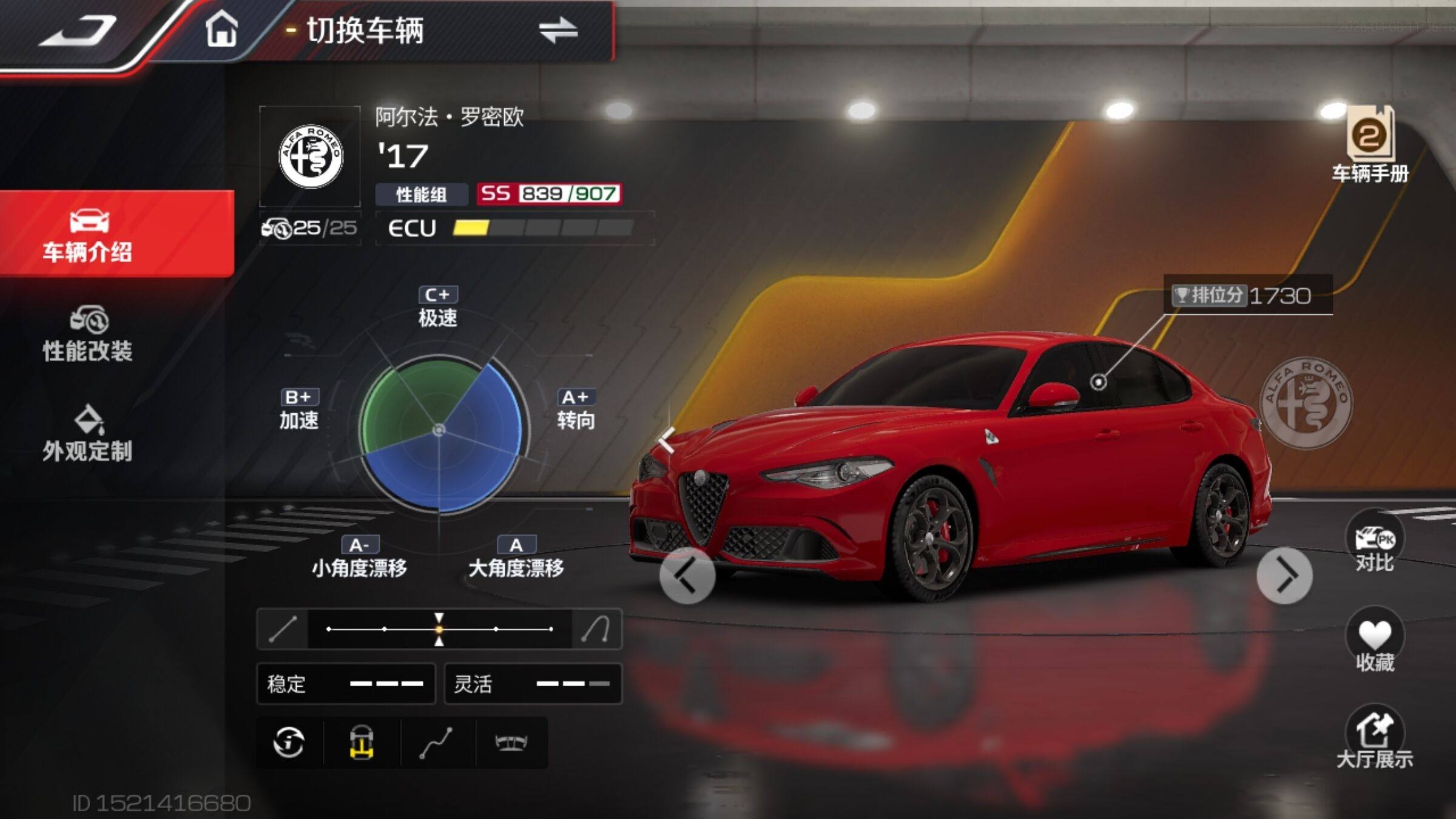Click the circular info icon

tap(289, 743)
